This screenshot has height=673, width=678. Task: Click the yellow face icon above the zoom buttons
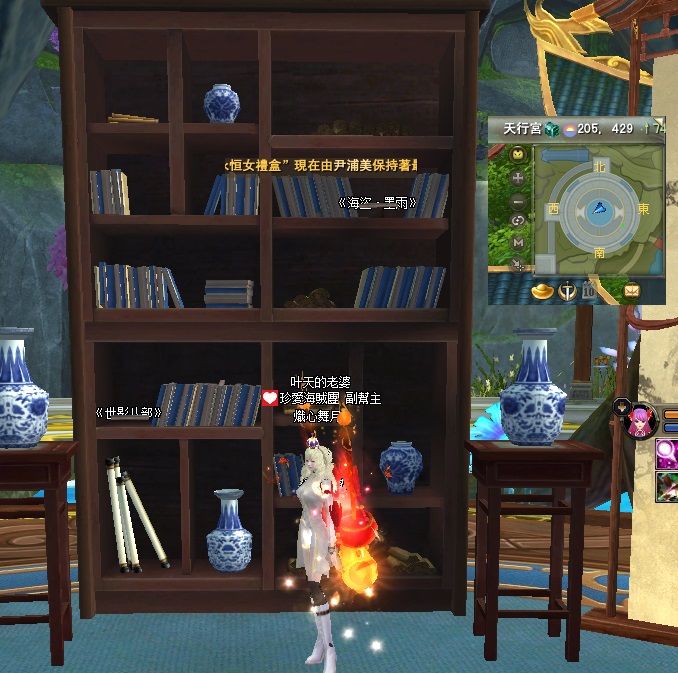pos(518,155)
